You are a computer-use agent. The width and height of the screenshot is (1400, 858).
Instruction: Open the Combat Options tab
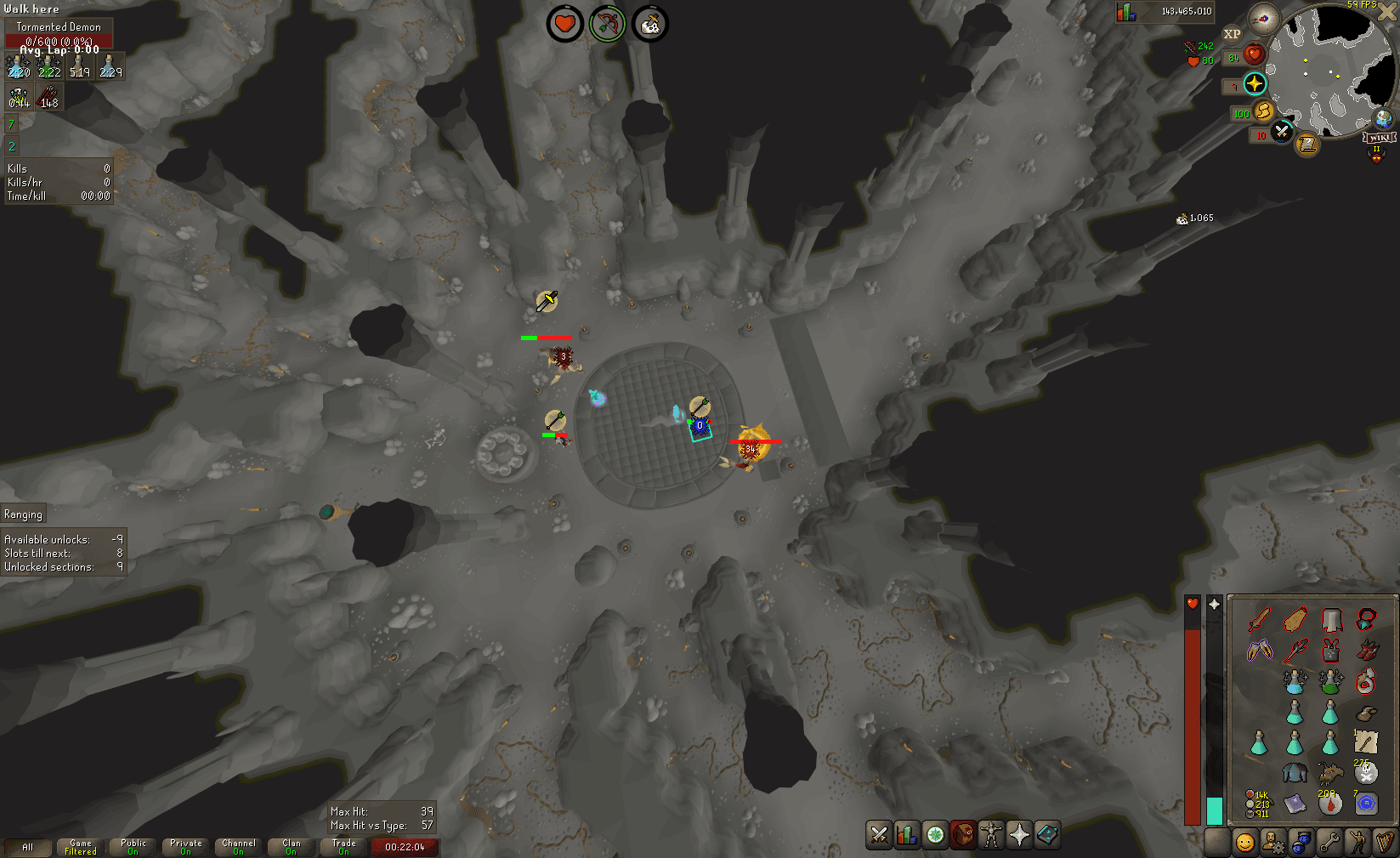click(x=879, y=835)
